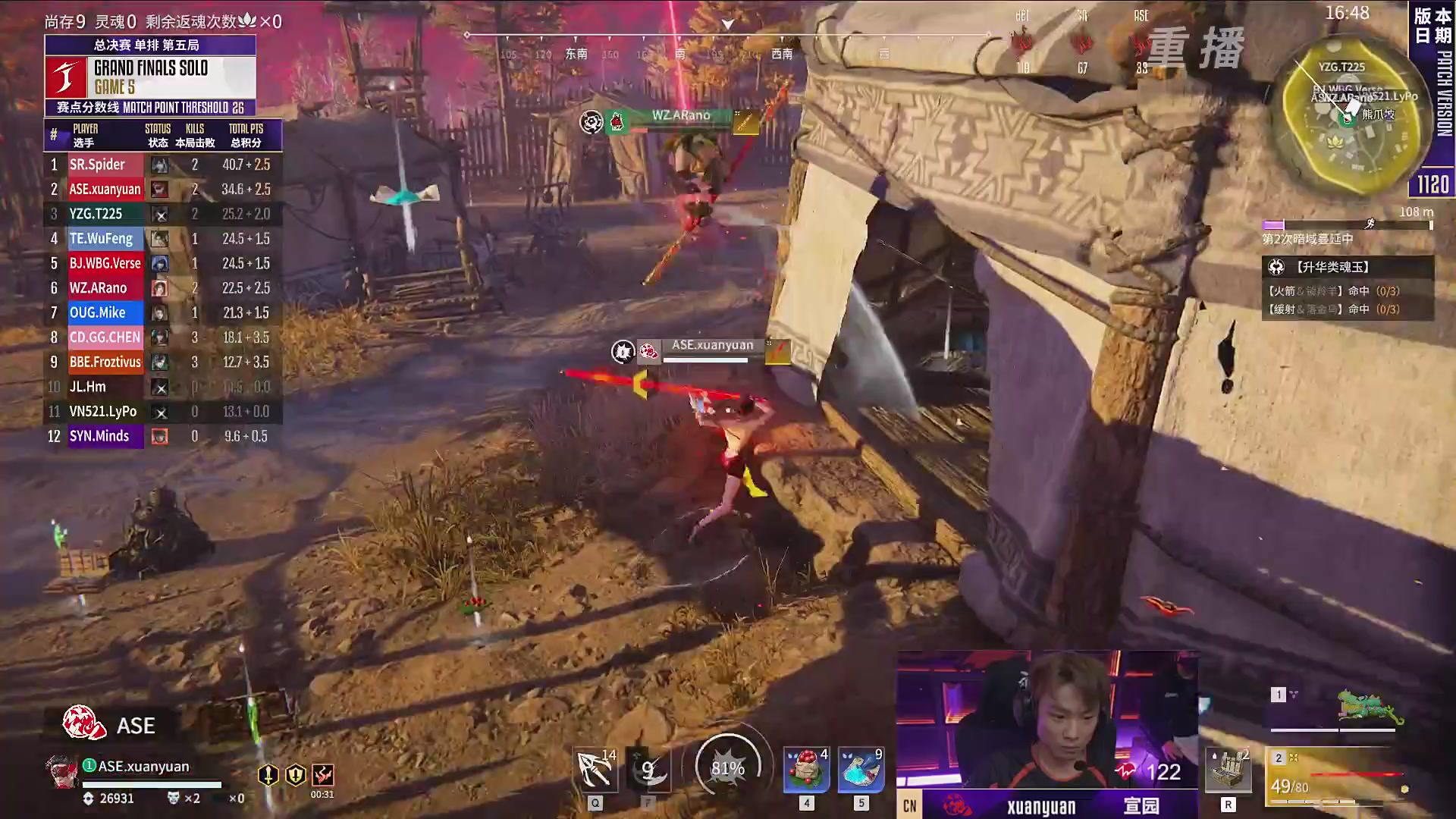Select the repair kit box slot
The width and height of the screenshot is (1456, 819).
click(x=1228, y=770)
